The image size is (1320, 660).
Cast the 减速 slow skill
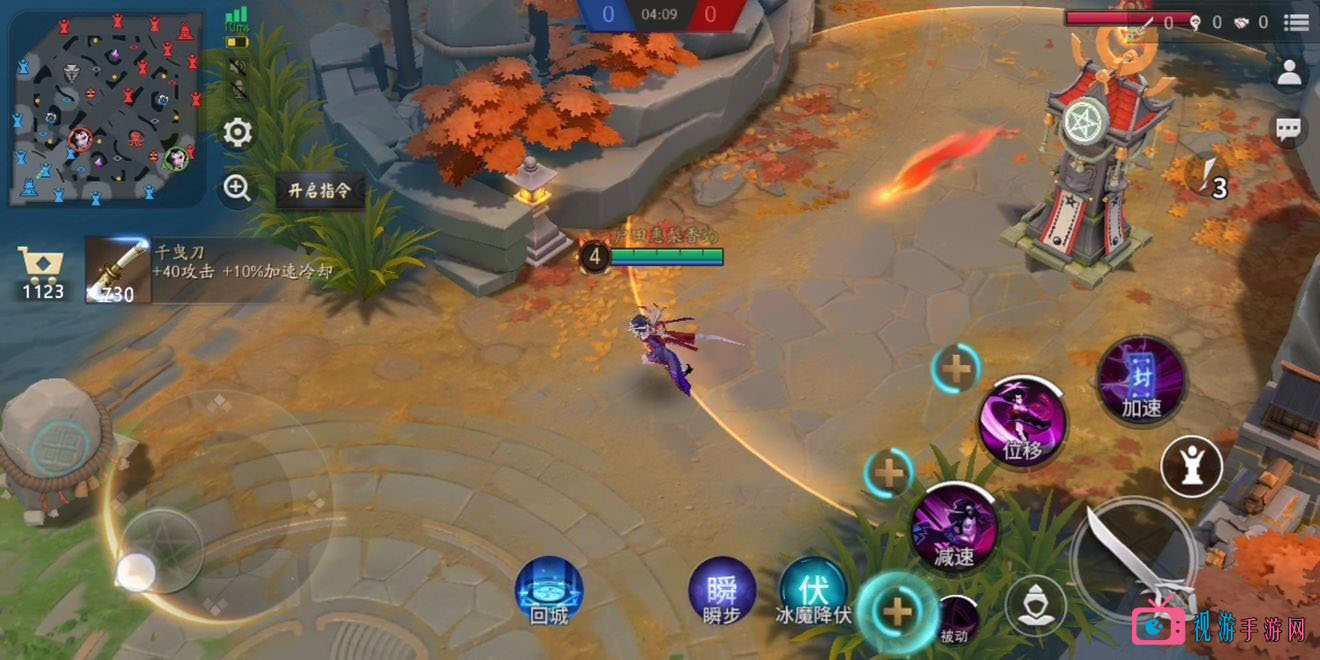(954, 527)
